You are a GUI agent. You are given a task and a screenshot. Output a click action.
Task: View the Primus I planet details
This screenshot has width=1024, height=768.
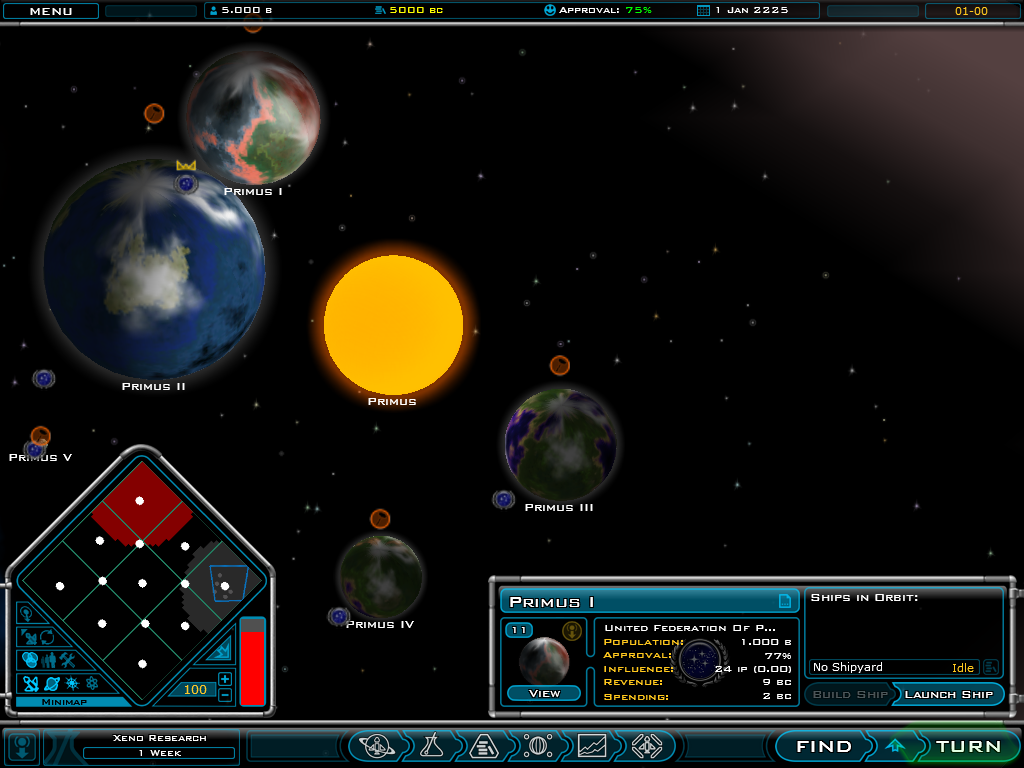(x=544, y=693)
